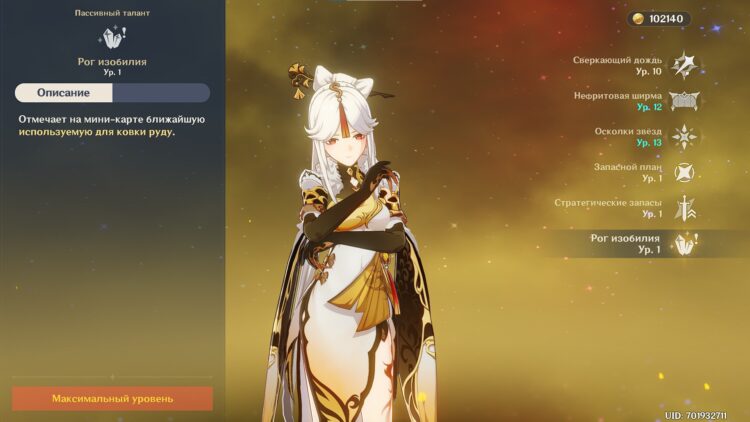Choose the Осколки звезд talent
The image size is (750, 422).
pyautogui.click(x=684, y=137)
